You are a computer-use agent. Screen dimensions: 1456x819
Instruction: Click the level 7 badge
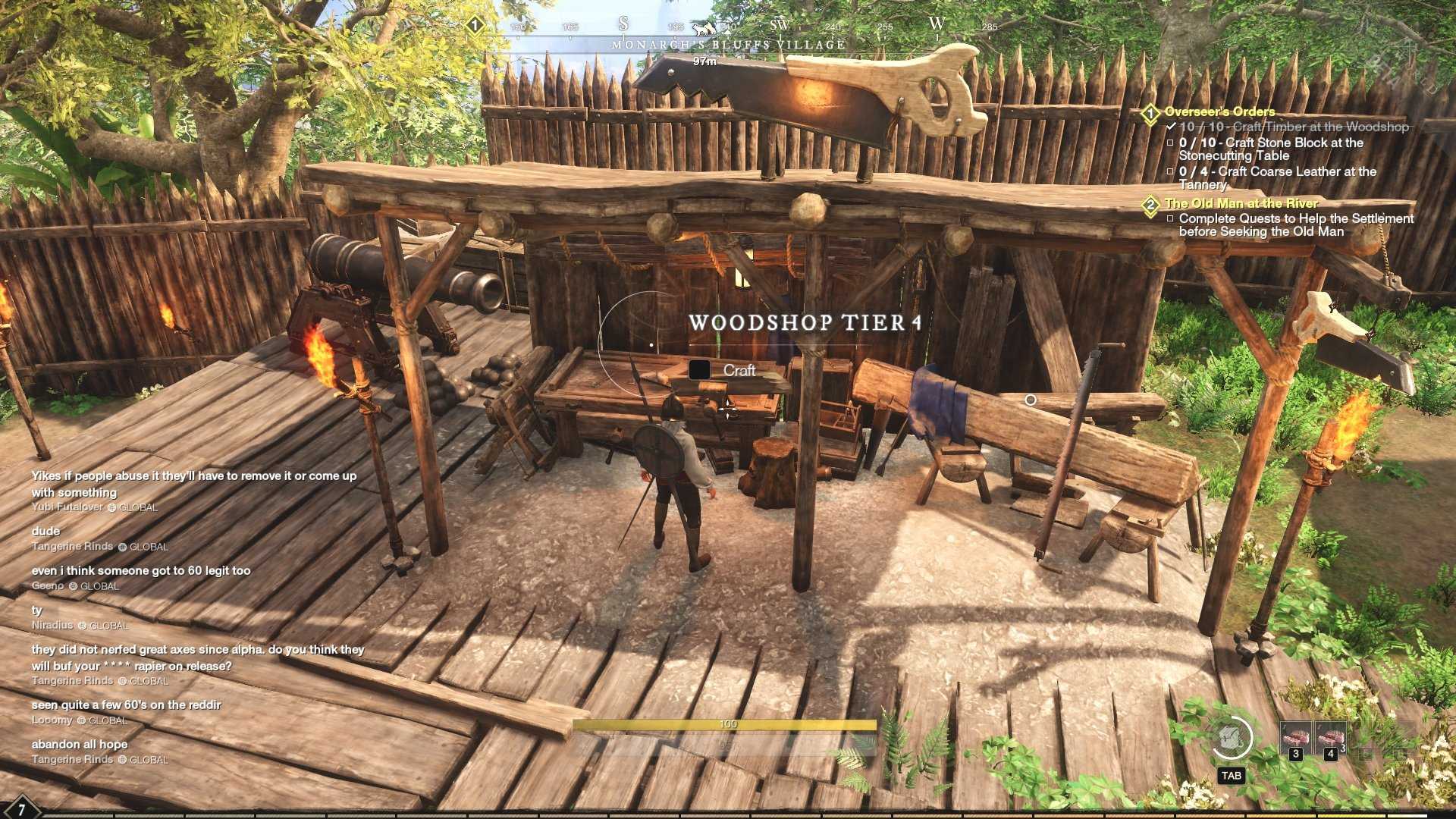(20, 809)
